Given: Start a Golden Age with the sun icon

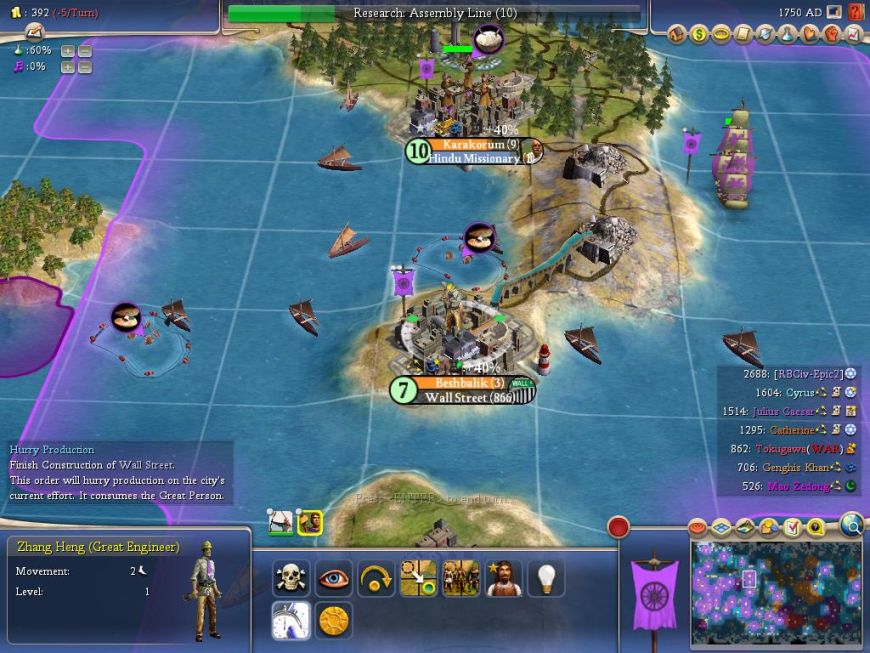Looking at the screenshot, I should point(334,620).
